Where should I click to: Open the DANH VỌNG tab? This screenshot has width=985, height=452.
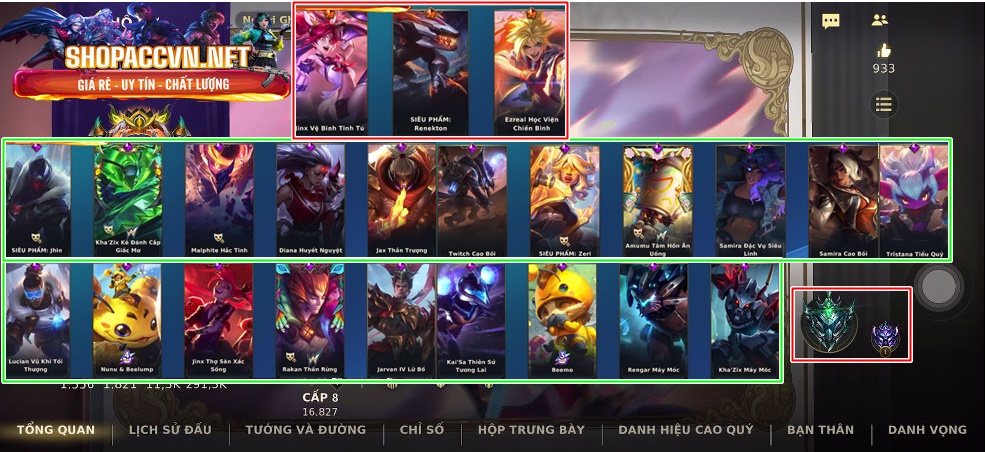coord(927,430)
